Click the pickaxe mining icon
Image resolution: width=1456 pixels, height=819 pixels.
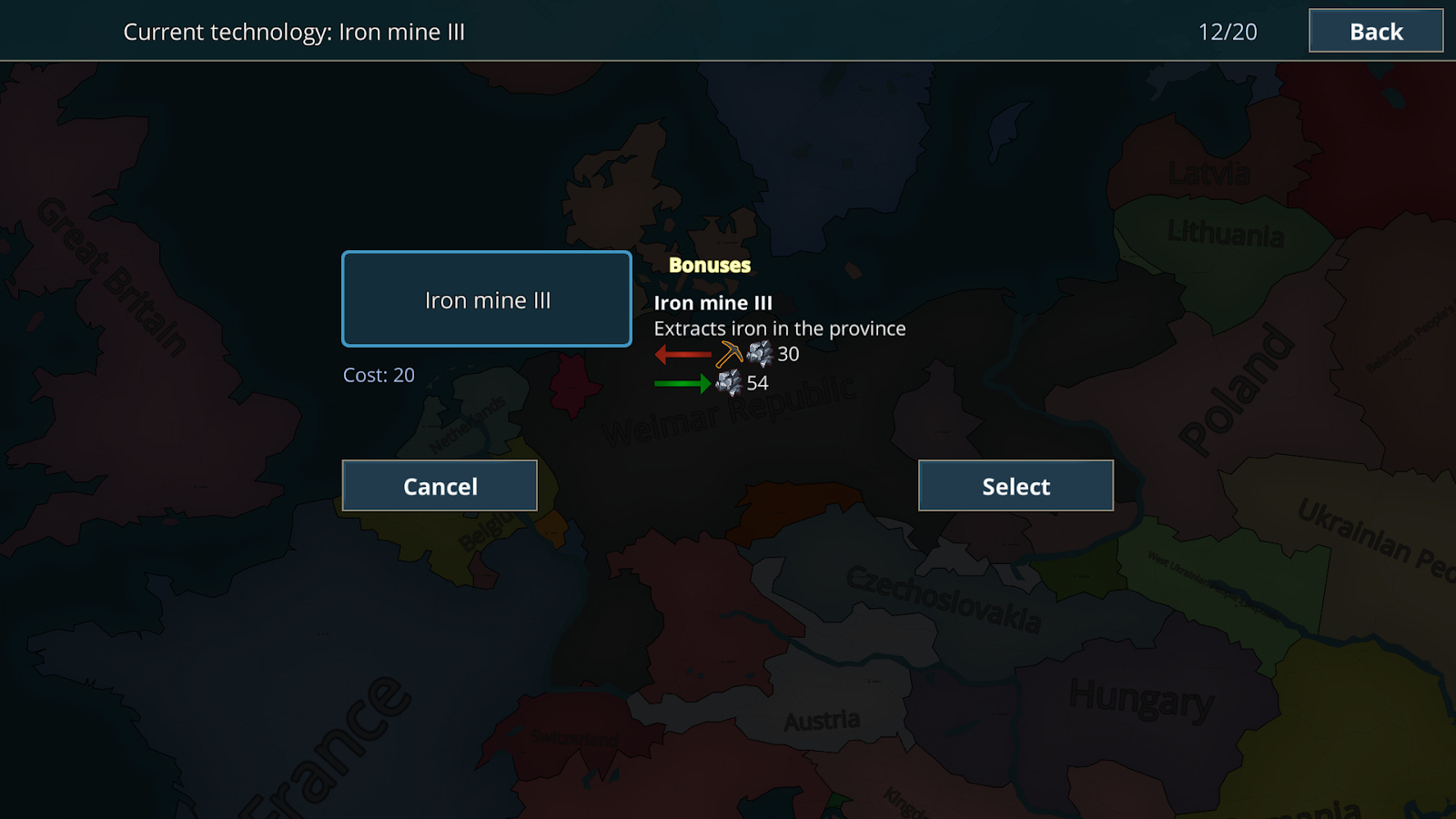pos(728,354)
